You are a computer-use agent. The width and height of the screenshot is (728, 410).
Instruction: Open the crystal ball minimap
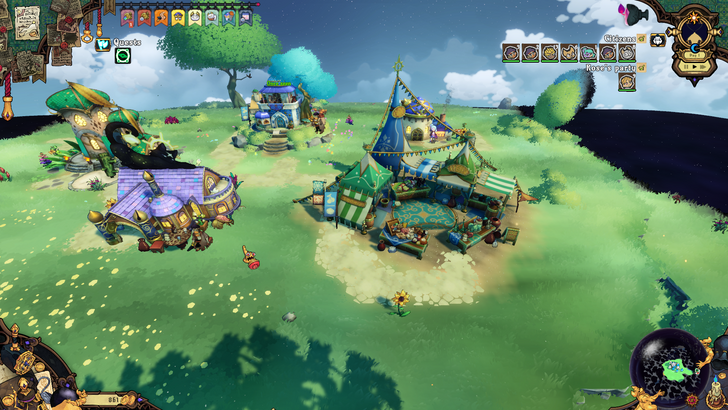669,368
